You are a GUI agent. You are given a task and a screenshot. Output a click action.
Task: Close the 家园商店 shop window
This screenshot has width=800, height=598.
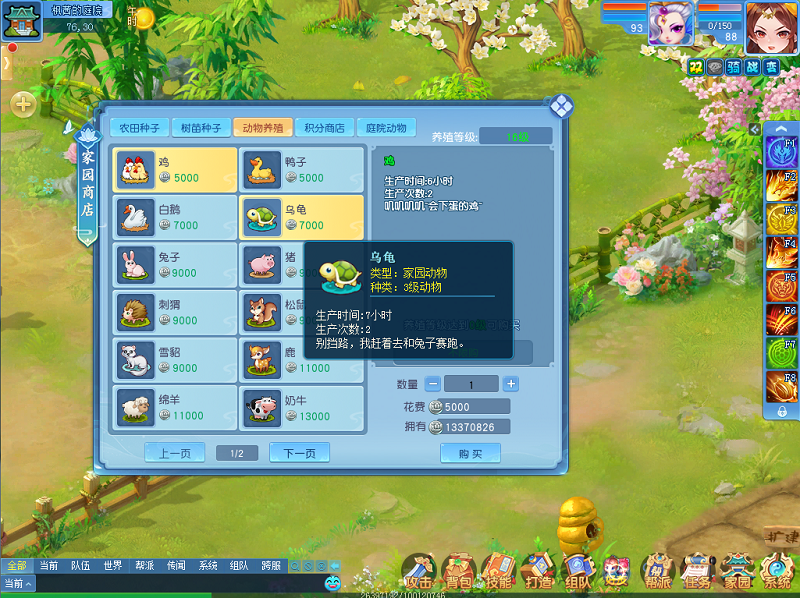pyautogui.click(x=562, y=106)
